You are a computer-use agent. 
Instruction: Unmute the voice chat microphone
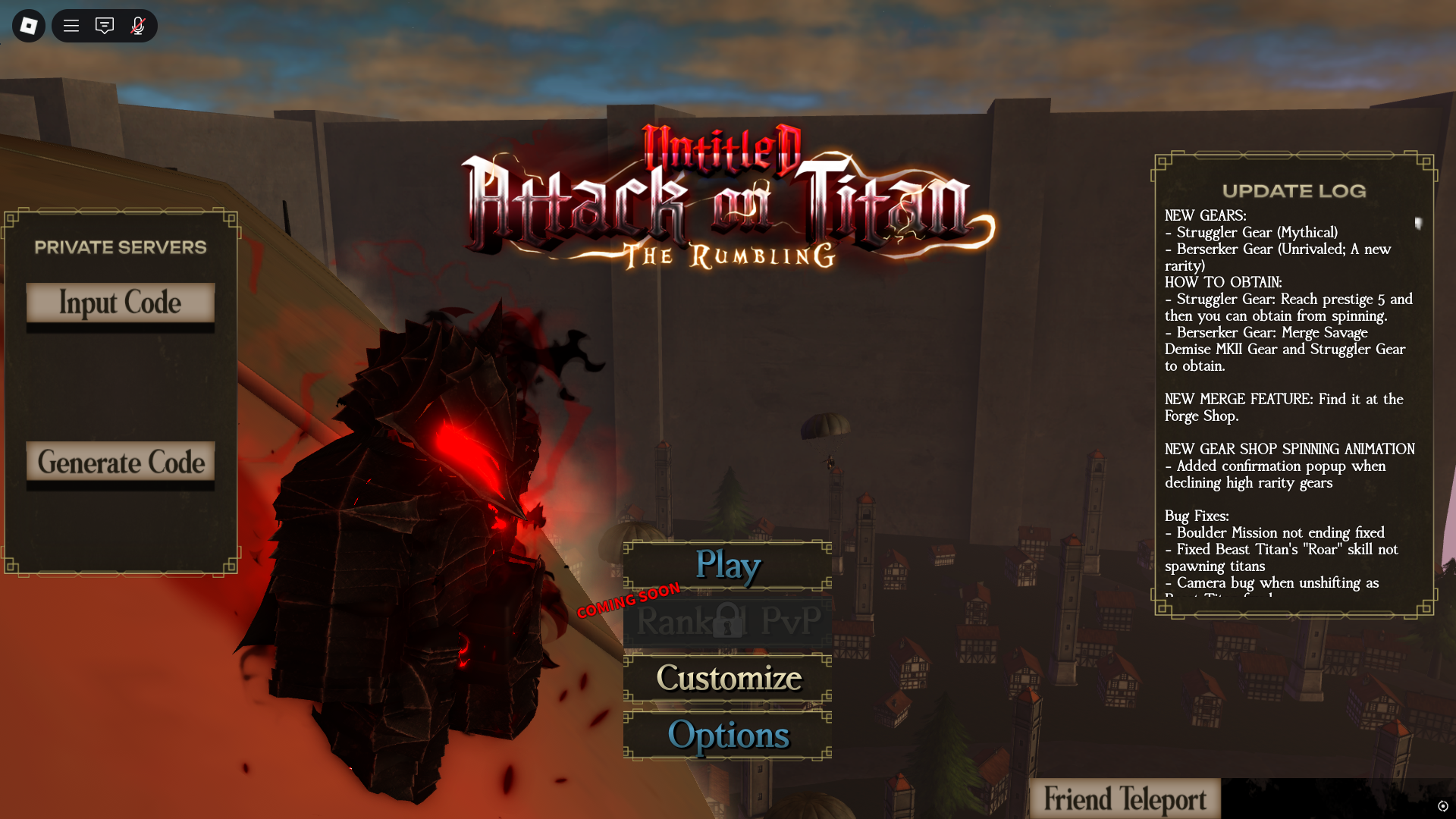pos(138,25)
